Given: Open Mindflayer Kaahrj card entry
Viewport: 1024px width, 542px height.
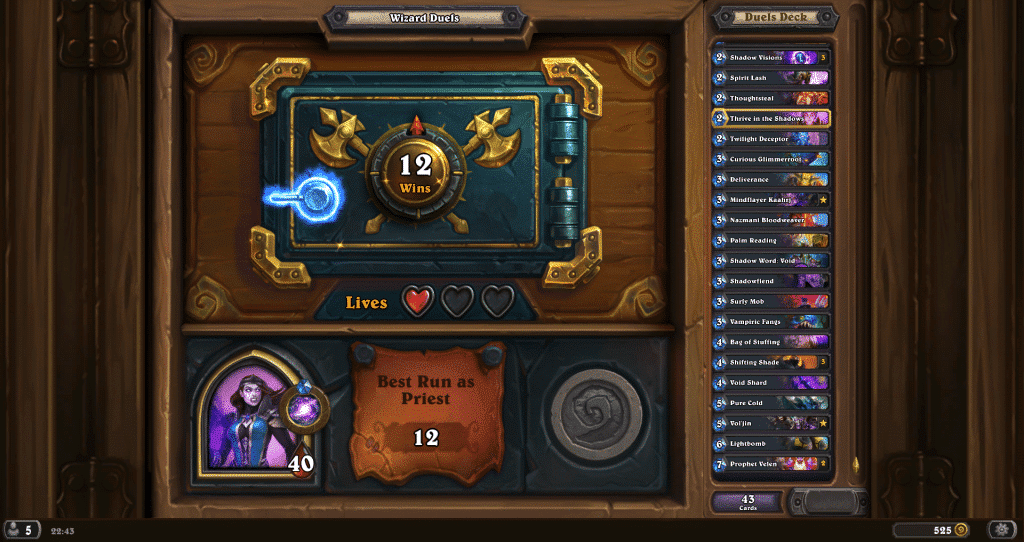Looking at the screenshot, I should [770, 200].
